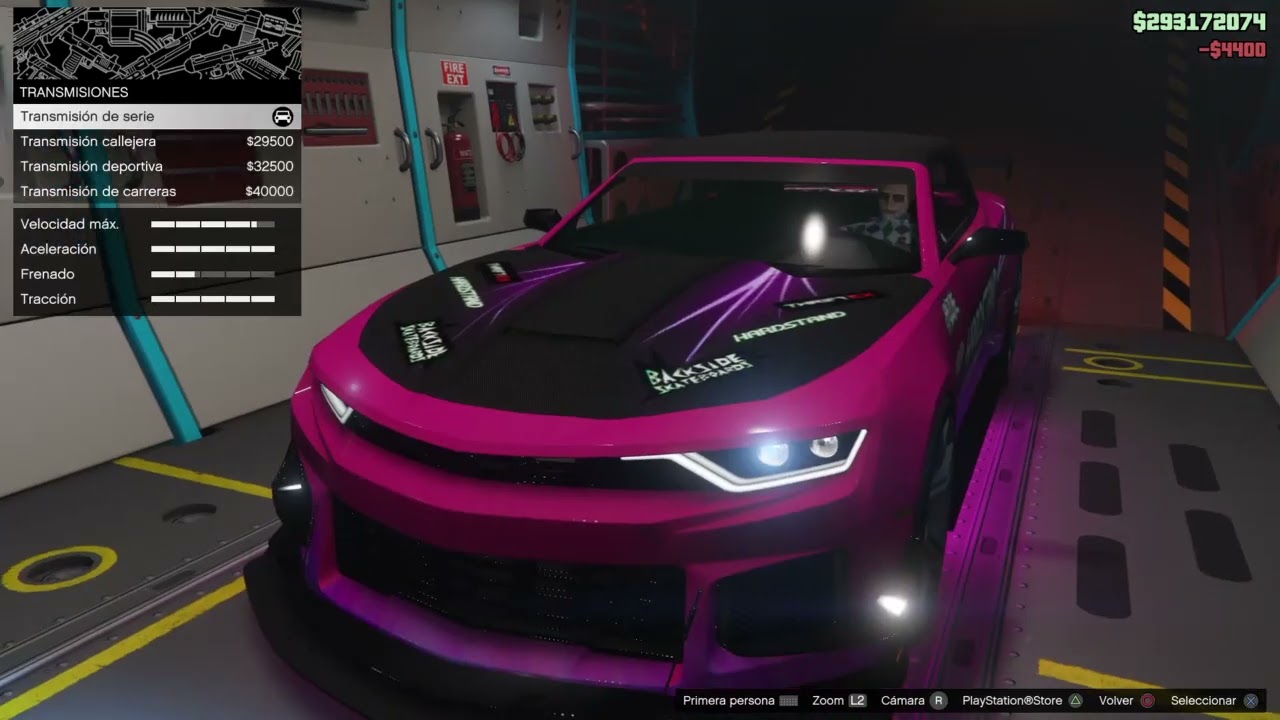Click the Frenado stat bar
Viewport: 1280px width, 720px height.
click(213, 274)
